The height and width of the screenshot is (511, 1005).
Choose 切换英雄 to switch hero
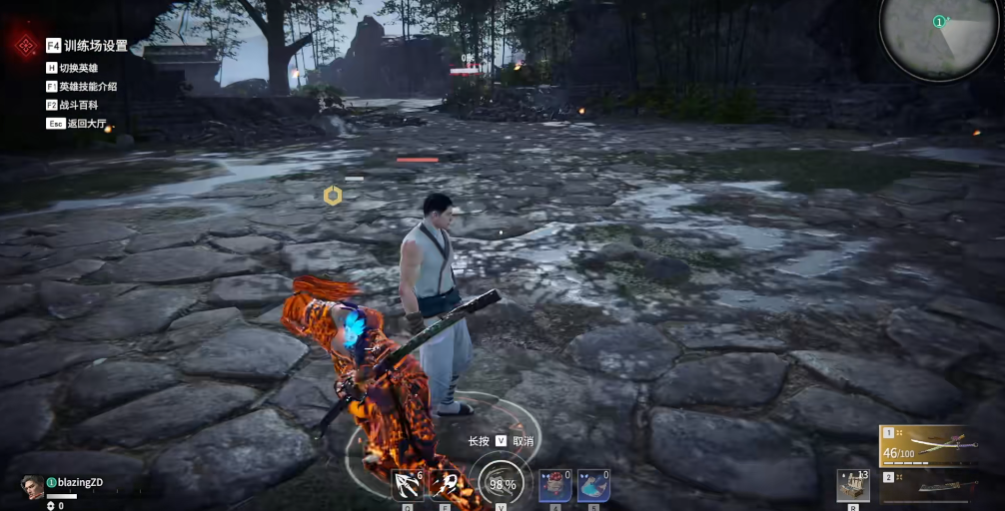point(77,68)
